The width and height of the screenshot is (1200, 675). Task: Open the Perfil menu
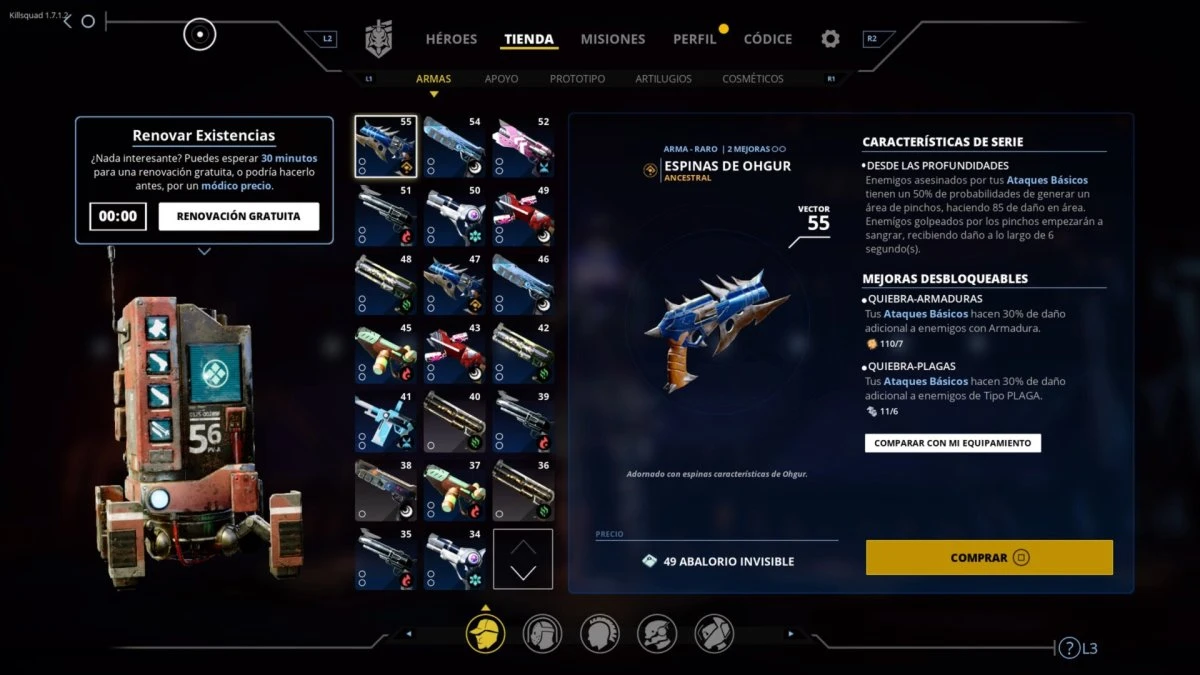[694, 39]
